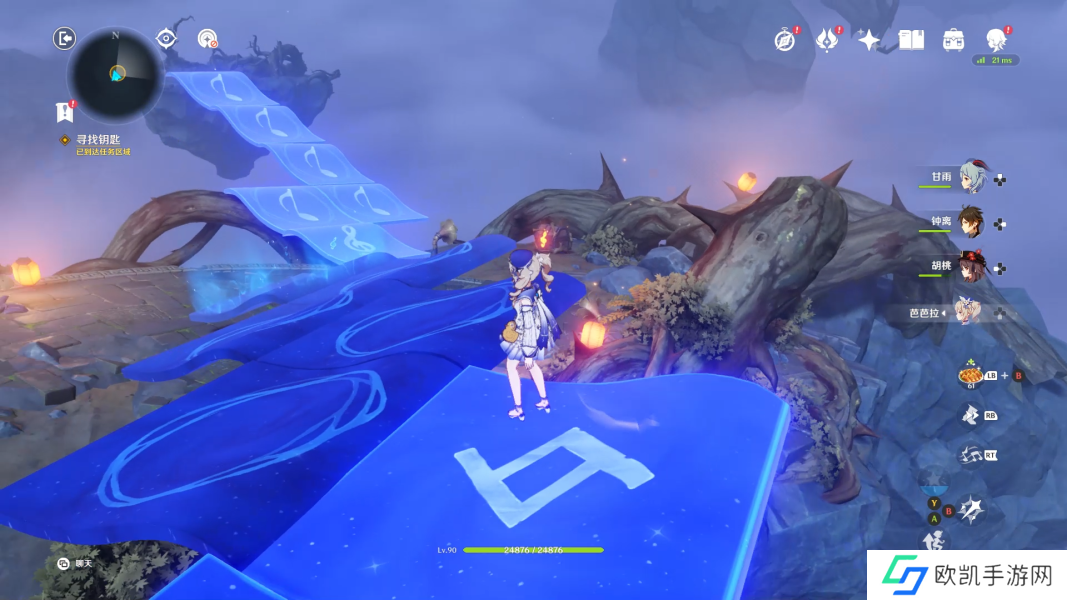This screenshot has width=1067, height=600.
Task: Use the food dish quick item
Action: pos(970,375)
